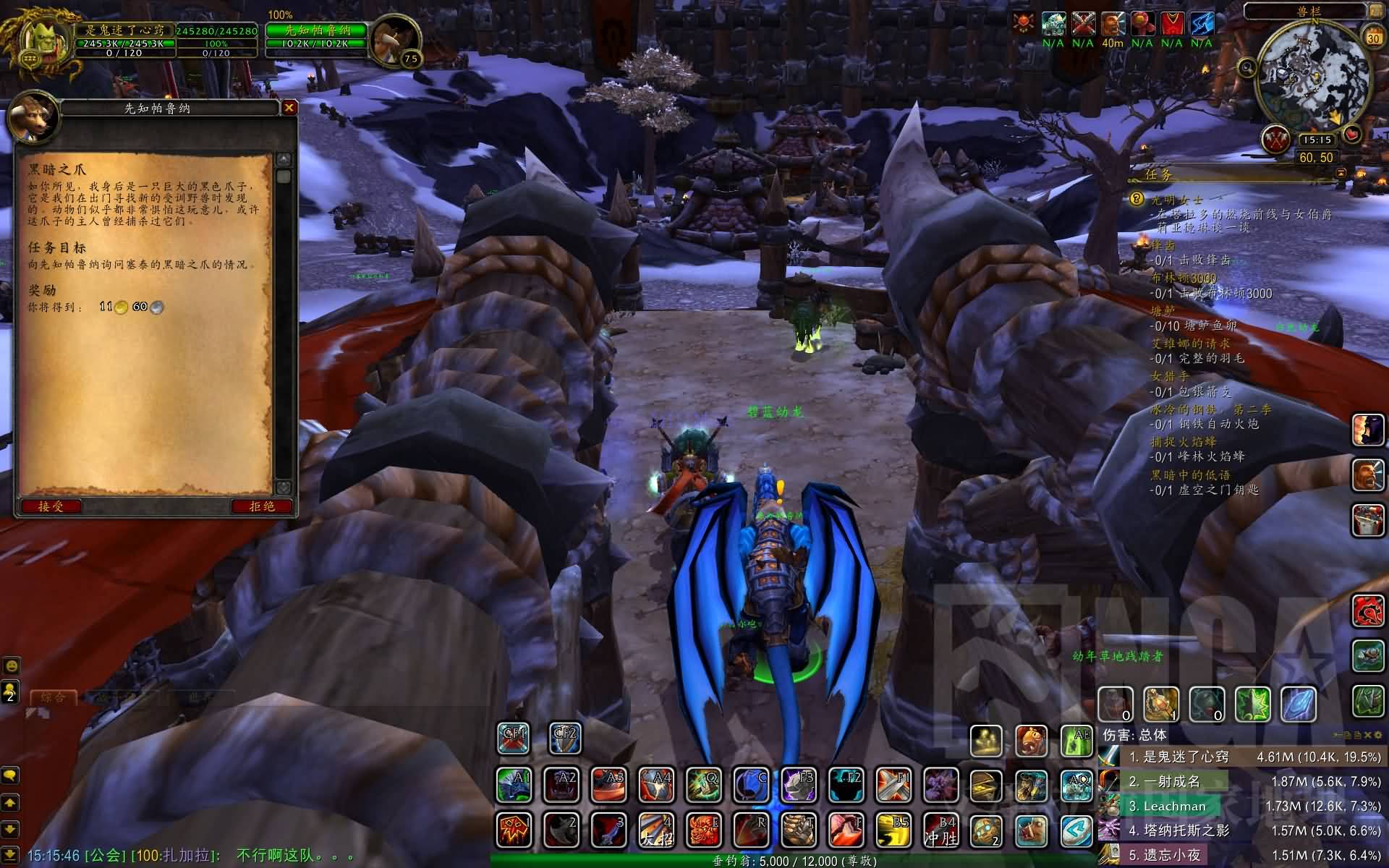Use the 大招 ability on key 4
Screen dimensions: 1389x868
coord(657,830)
